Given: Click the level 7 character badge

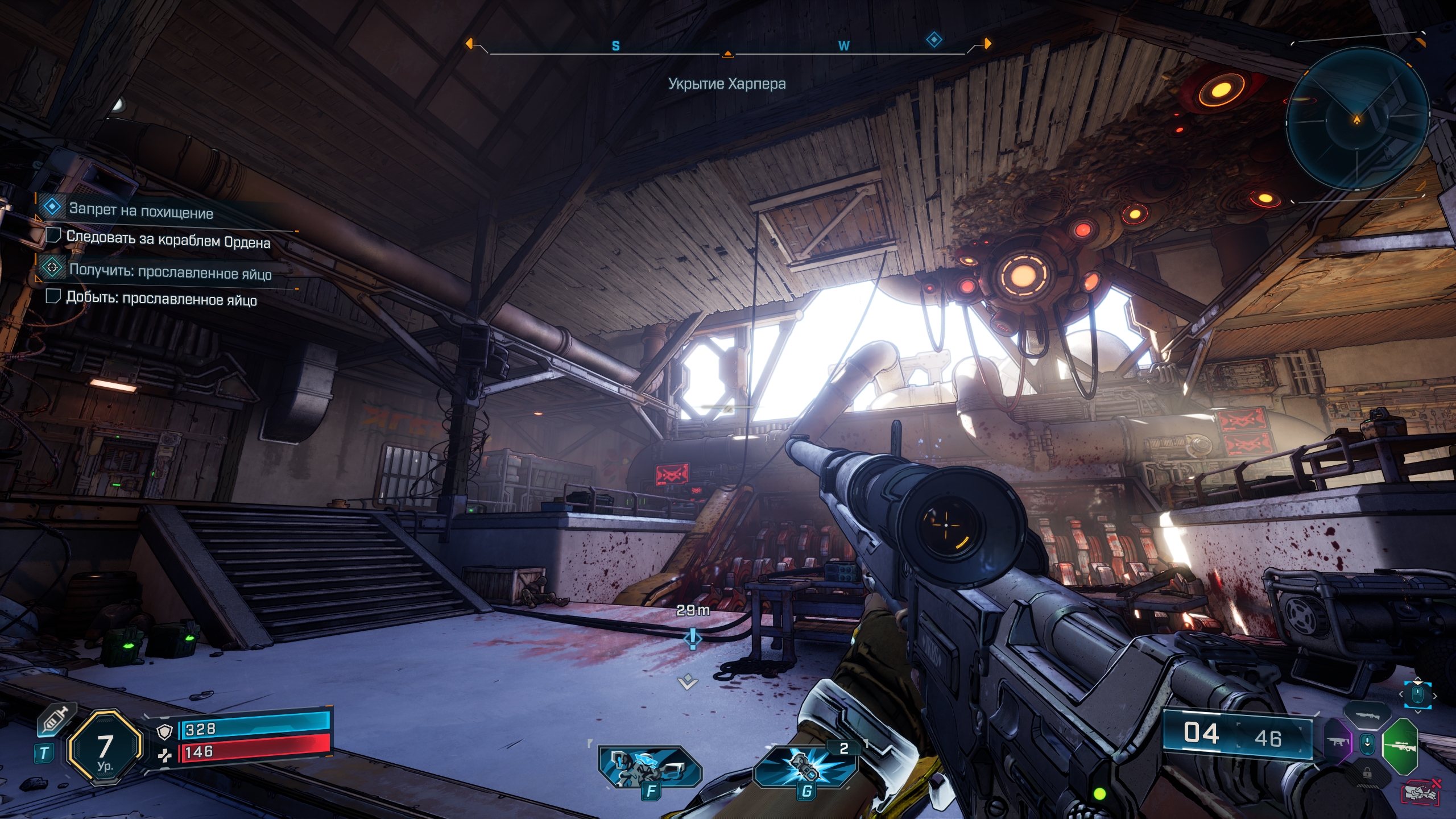Looking at the screenshot, I should click(105, 747).
